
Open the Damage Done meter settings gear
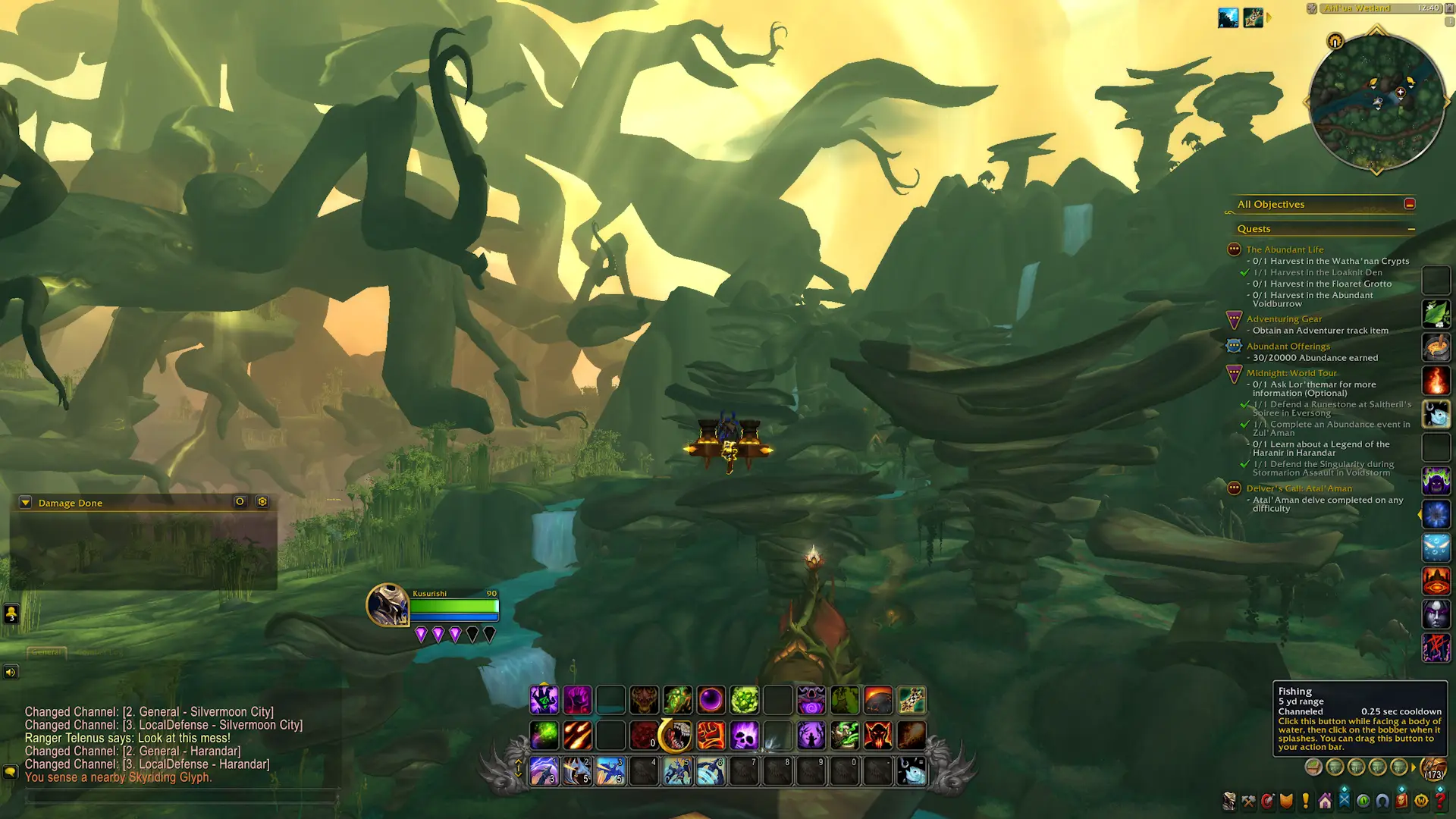[x=262, y=502]
